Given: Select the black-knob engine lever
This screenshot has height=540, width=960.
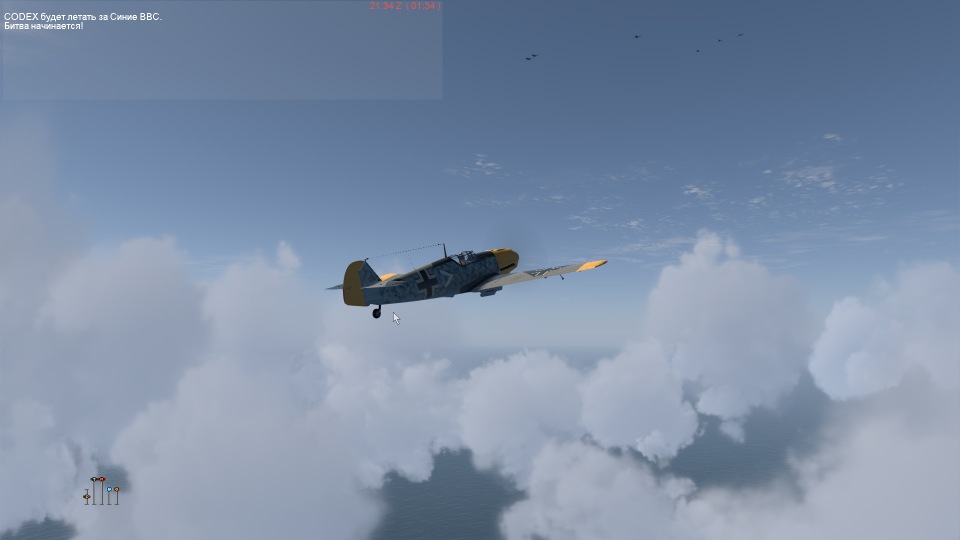Looking at the screenshot, I should click(x=94, y=481).
